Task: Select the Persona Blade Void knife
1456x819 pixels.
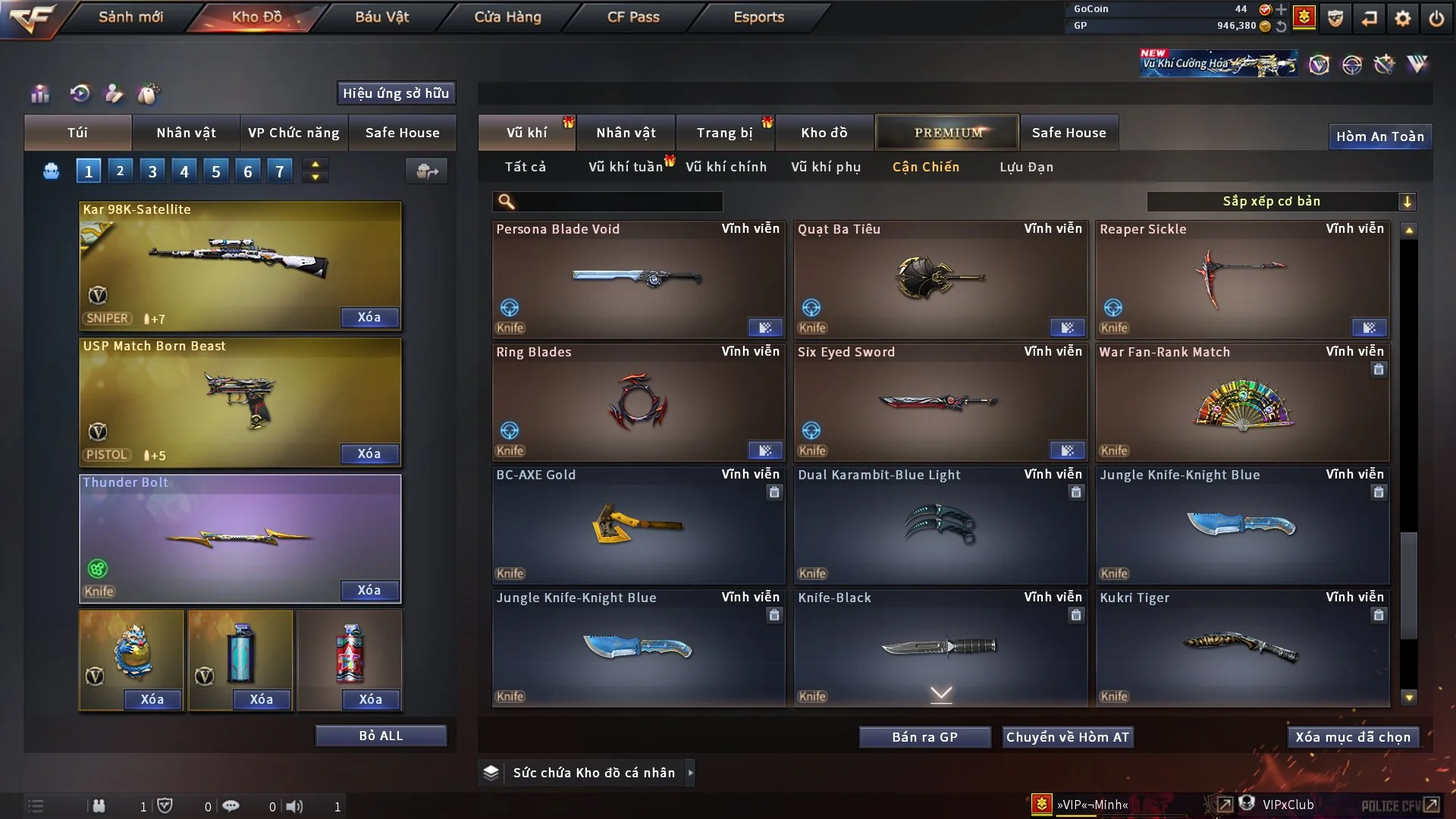Action: tap(638, 279)
